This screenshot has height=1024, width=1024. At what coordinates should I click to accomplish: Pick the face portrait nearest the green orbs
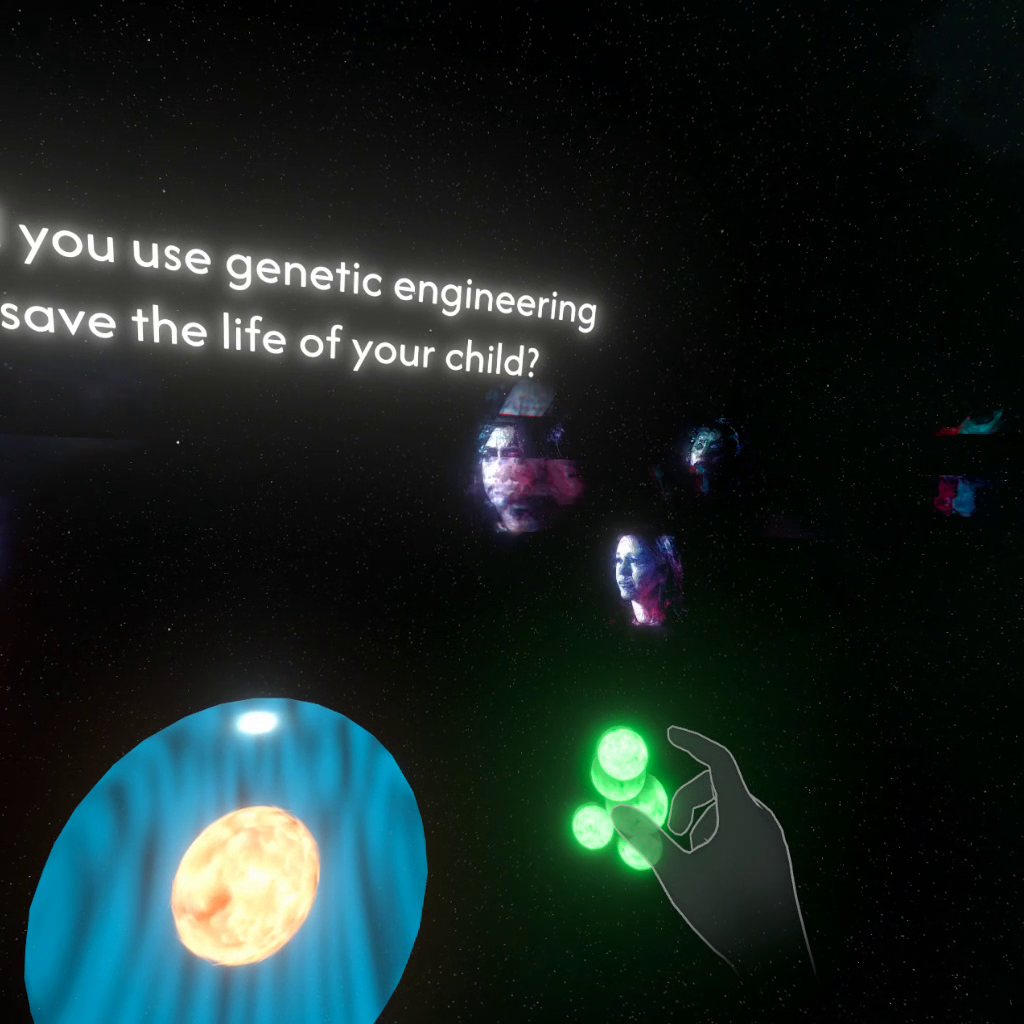coord(646,580)
